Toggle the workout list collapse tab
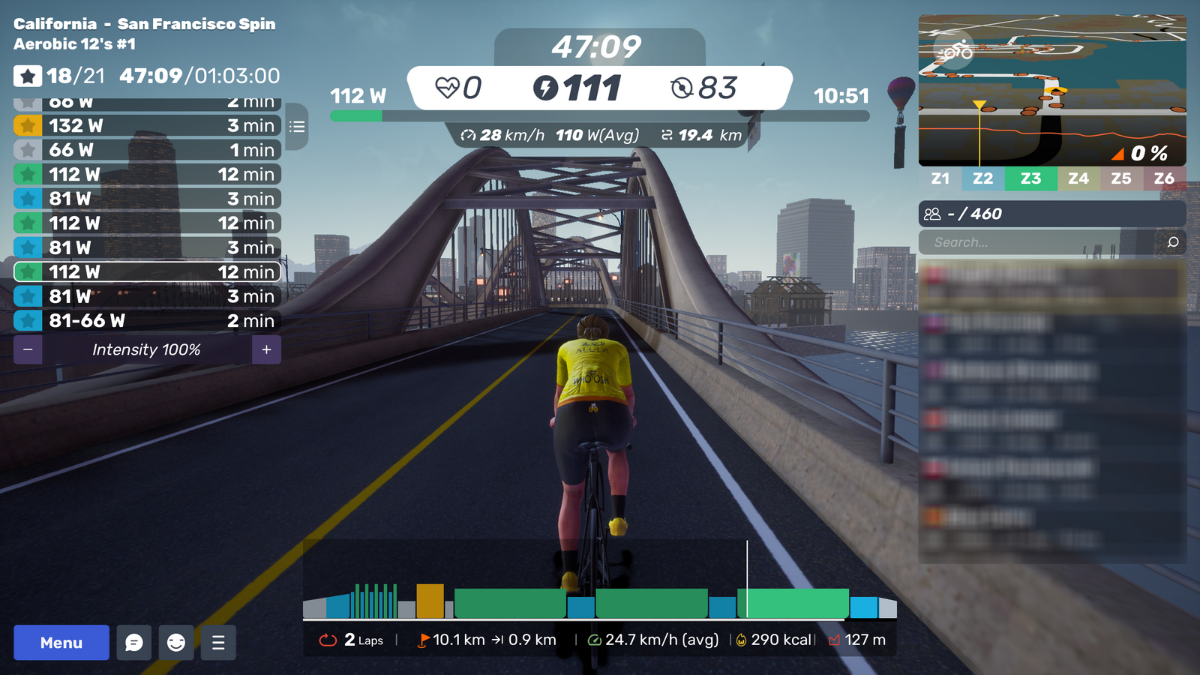This screenshot has height=675, width=1200. (296, 127)
